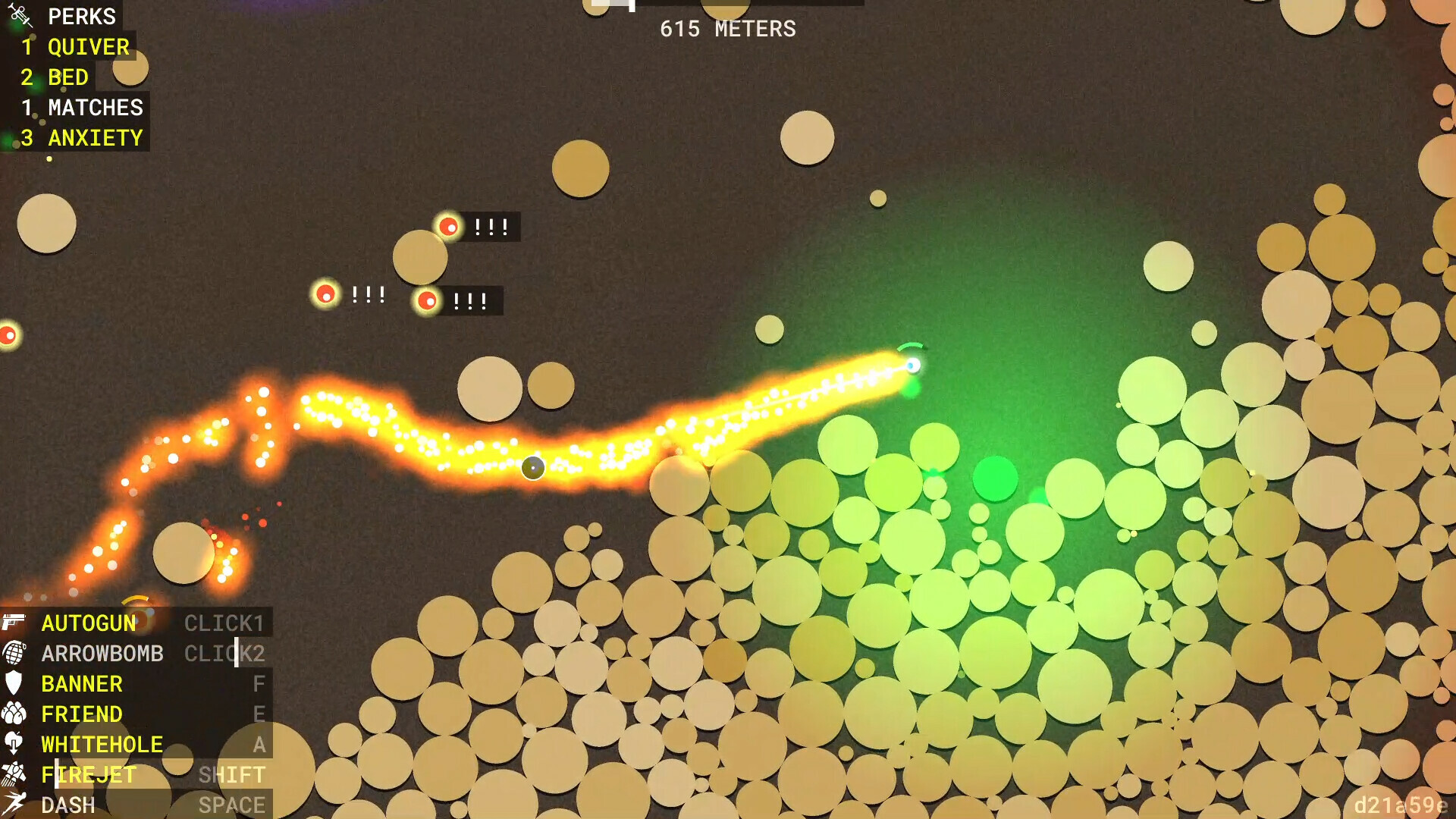1456x819 pixels.
Task: Select the WHITEHOLE menu entry
Action: [x=102, y=744]
